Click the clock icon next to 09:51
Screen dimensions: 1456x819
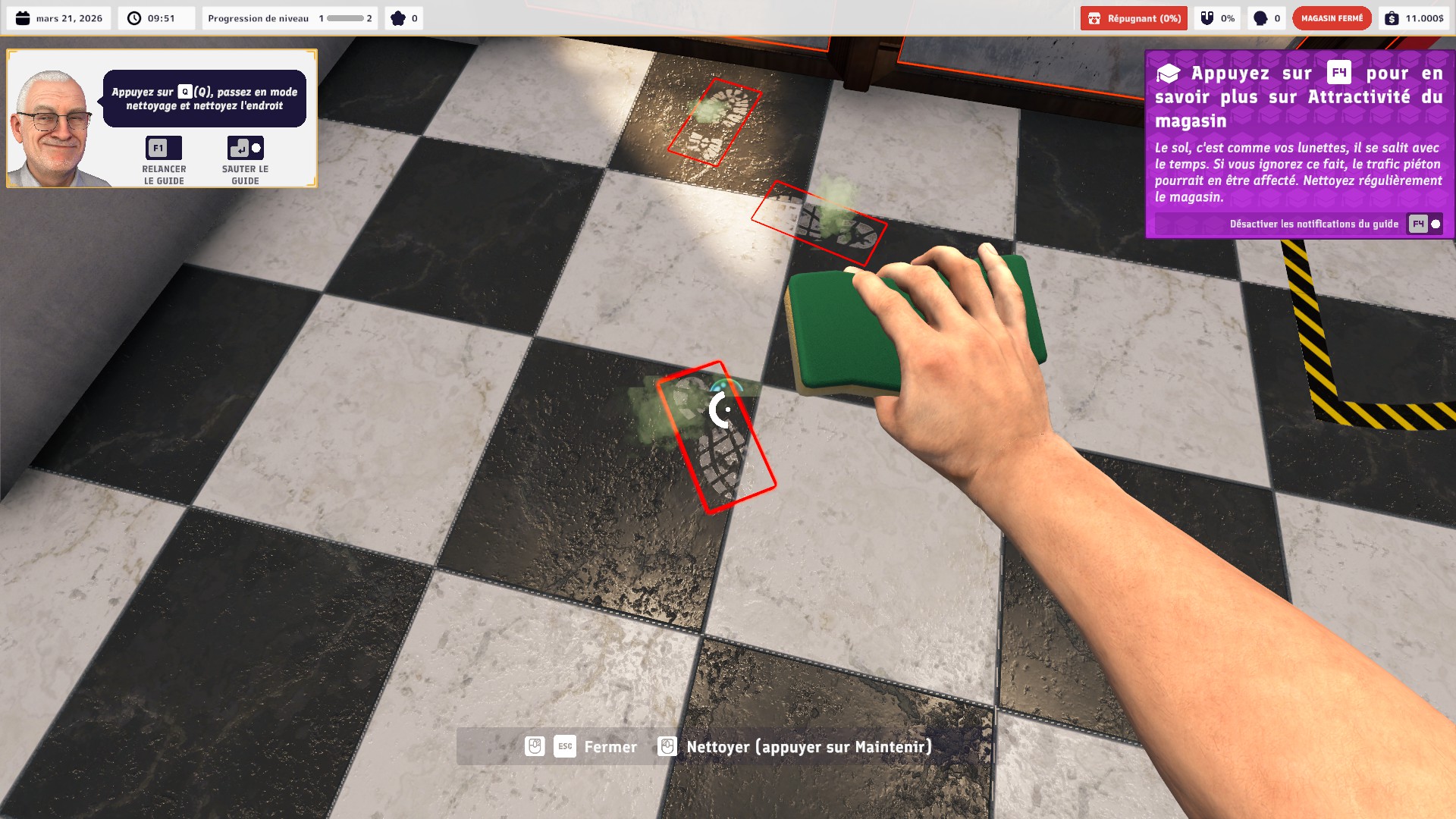(133, 17)
